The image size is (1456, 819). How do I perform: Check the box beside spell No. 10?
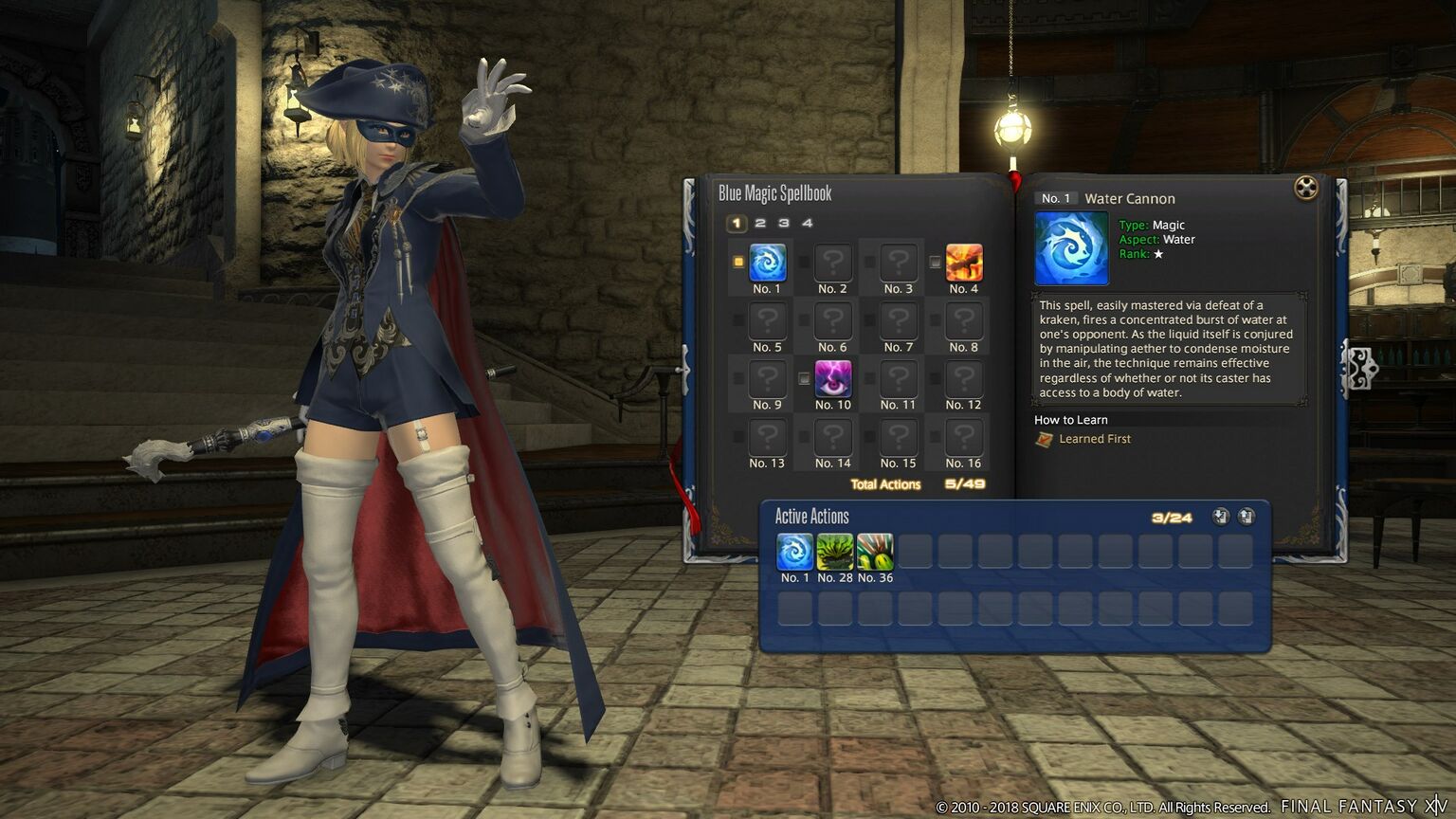tap(805, 379)
